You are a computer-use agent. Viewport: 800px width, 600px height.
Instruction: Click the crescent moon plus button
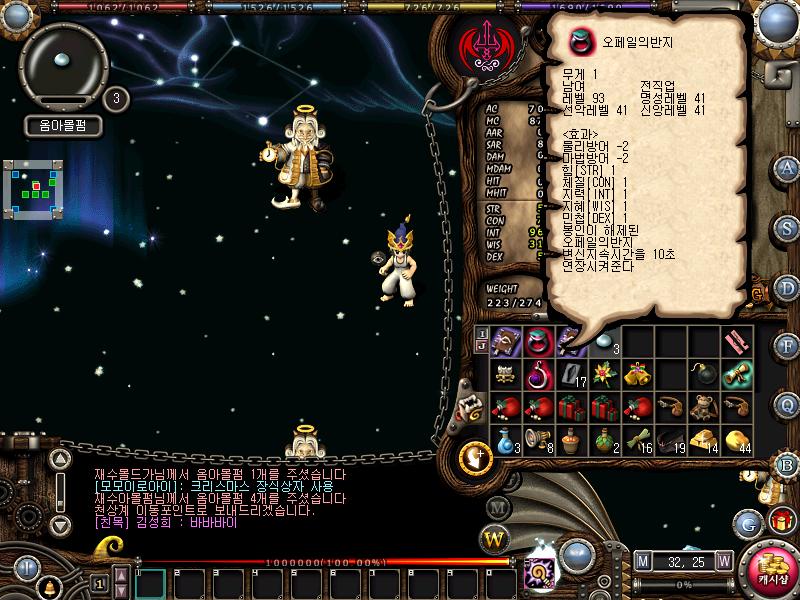point(471,458)
